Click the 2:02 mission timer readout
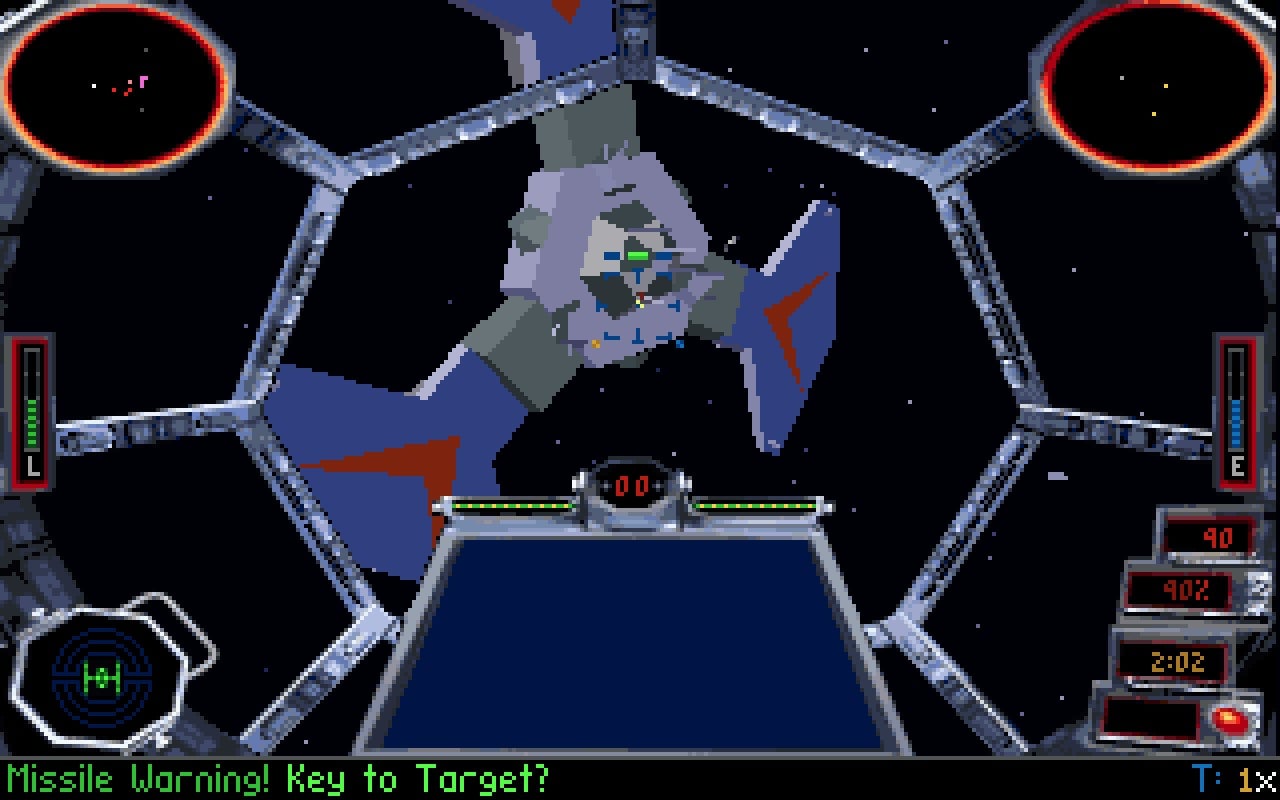Viewport: 1280px width, 800px height. click(x=1175, y=661)
